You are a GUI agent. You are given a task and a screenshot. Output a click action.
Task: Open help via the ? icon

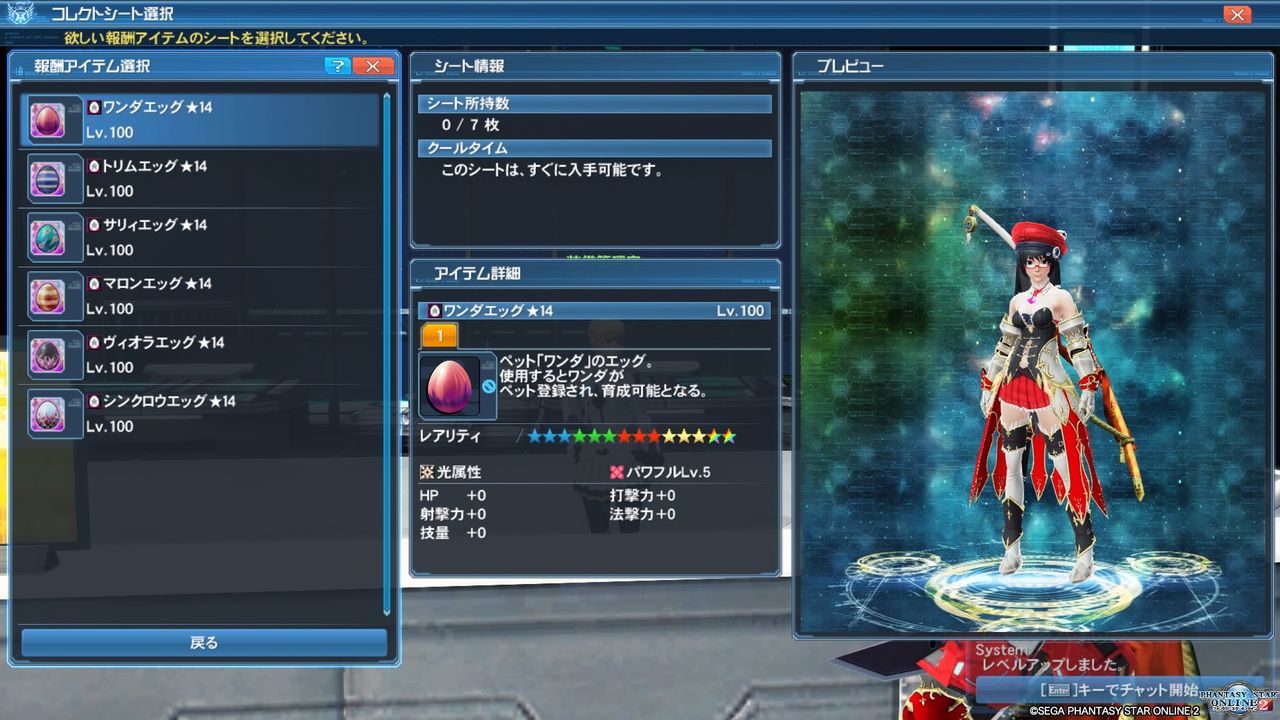[338, 66]
